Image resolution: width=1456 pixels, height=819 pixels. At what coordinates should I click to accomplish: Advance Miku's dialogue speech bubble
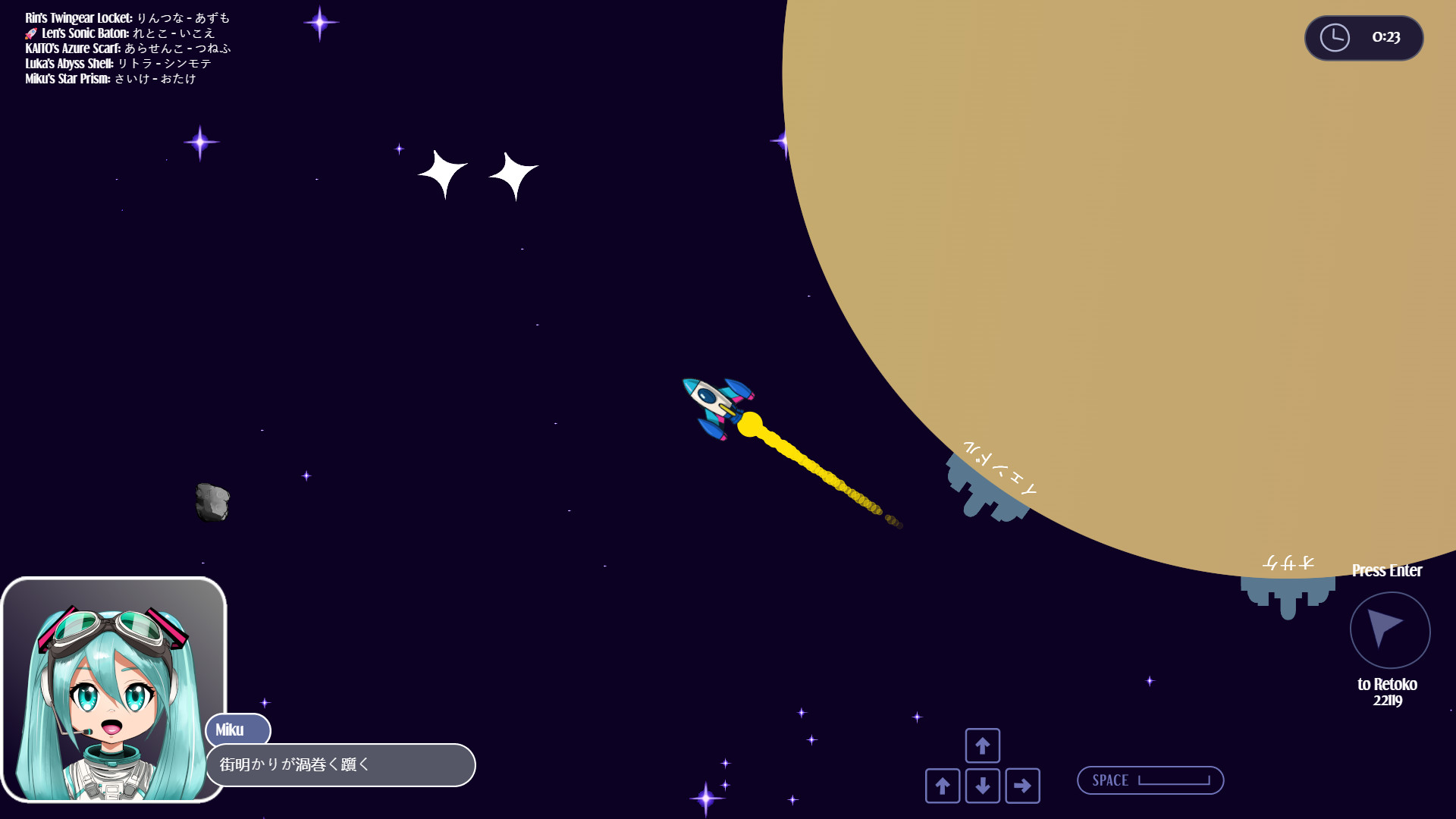[340, 764]
